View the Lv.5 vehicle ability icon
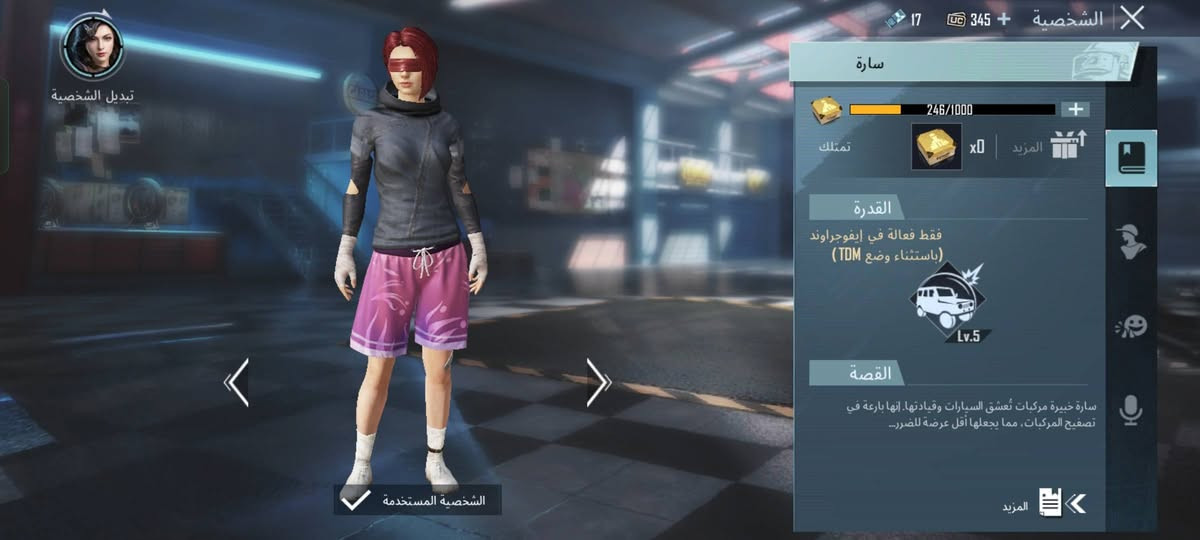 click(x=948, y=302)
